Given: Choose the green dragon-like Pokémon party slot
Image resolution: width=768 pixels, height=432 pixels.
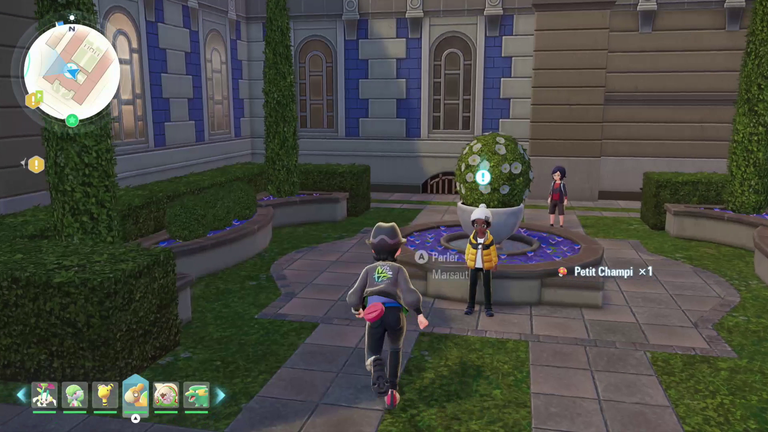Looking at the screenshot, I should click(x=196, y=395).
